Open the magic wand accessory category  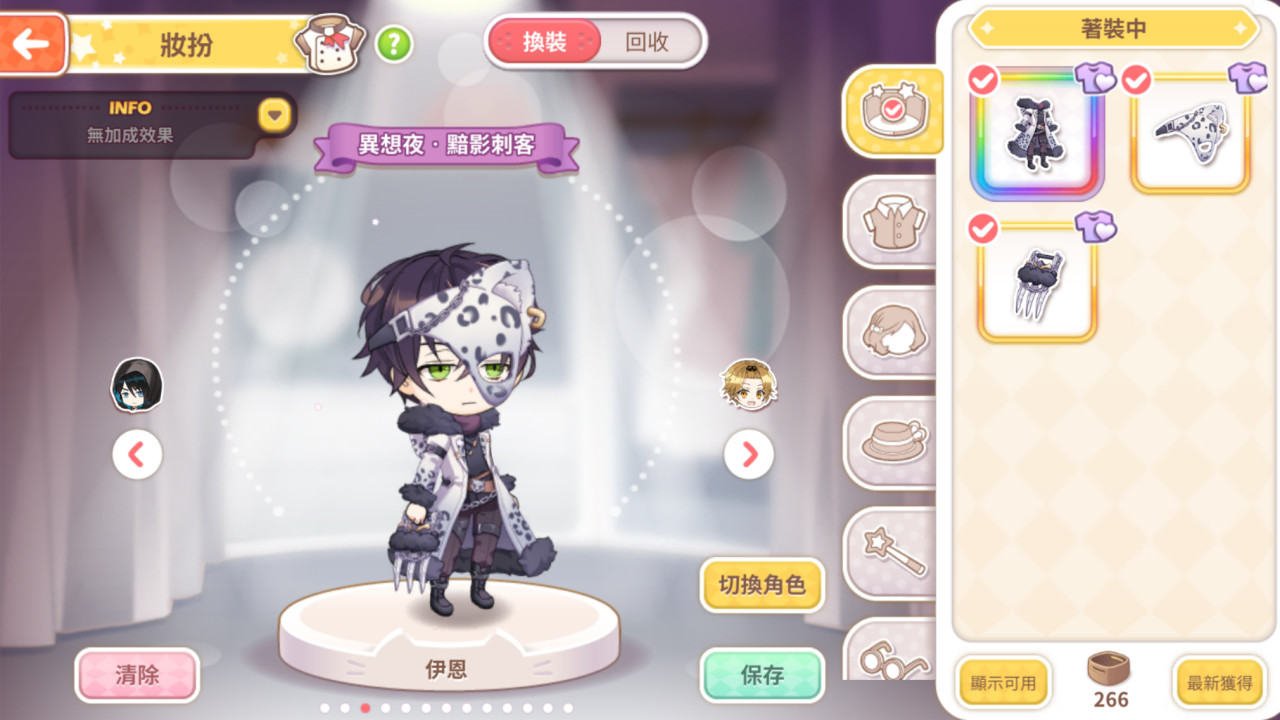tap(893, 553)
